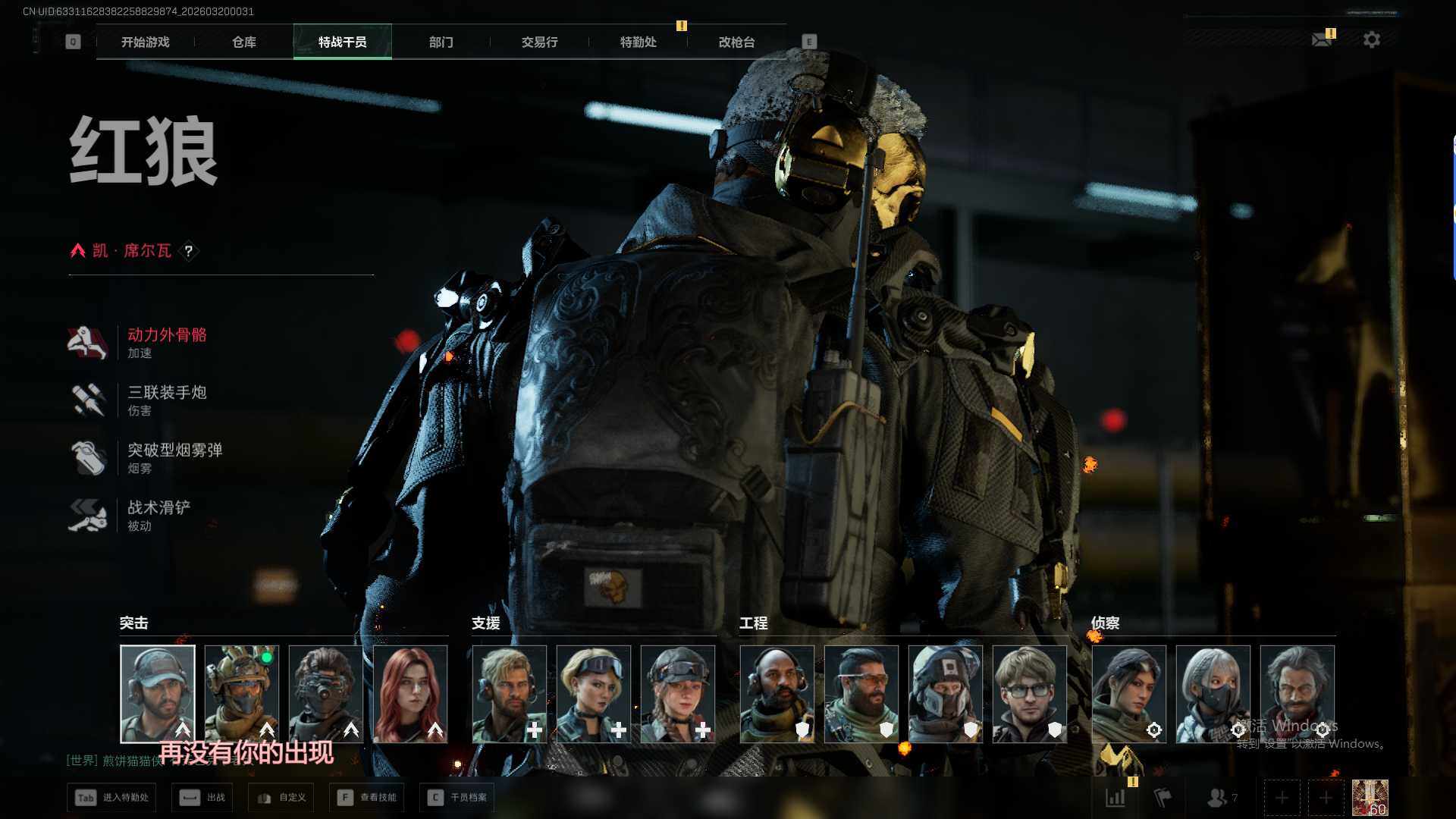Open the 仓库 tab

(x=243, y=42)
